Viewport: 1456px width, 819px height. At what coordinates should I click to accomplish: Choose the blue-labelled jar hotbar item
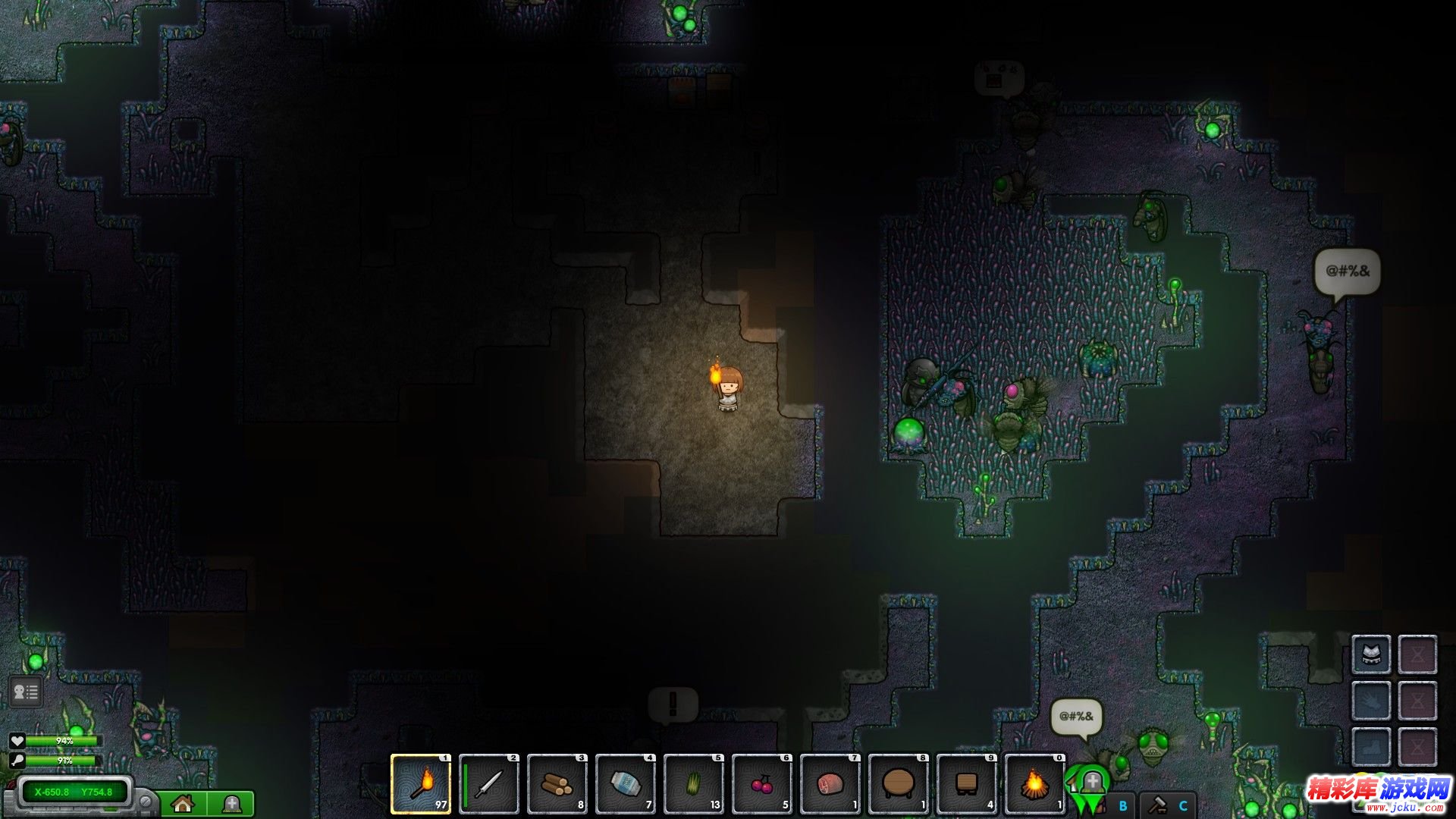coord(626,784)
